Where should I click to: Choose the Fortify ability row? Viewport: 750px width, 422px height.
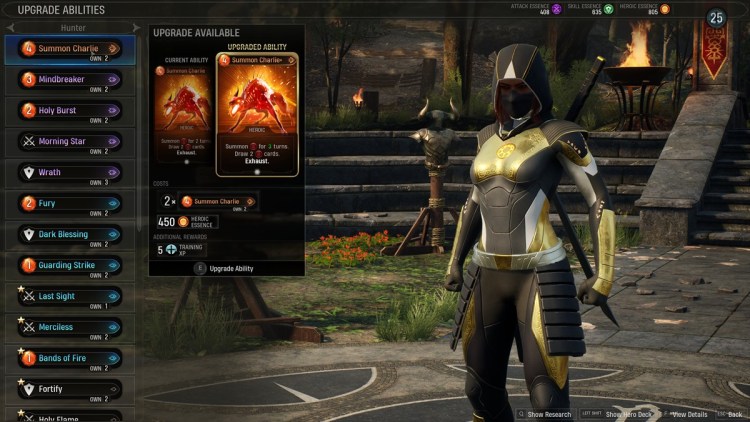coord(68,389)
